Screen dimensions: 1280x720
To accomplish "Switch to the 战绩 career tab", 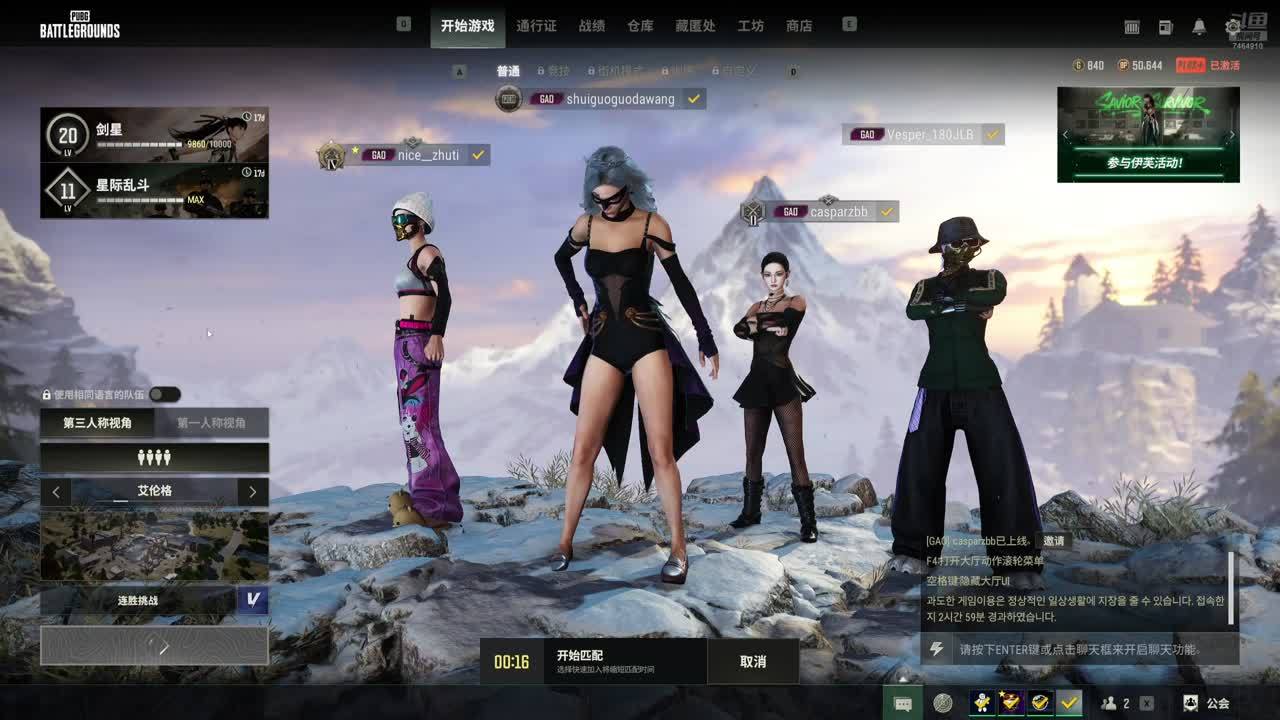I will pyautogui.click(x=592, y=26).
